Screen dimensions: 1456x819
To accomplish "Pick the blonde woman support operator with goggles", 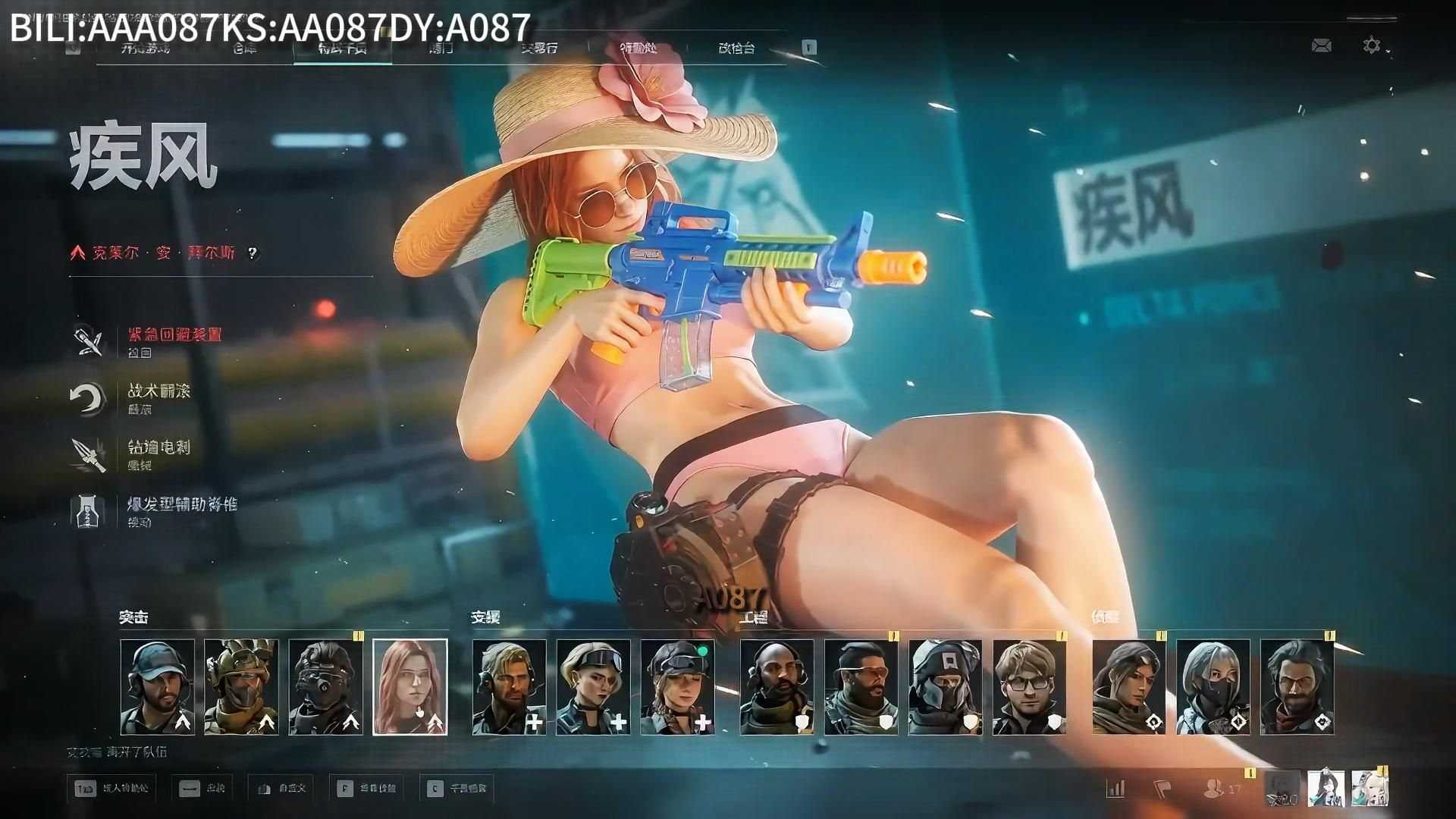I will (x=593, y=687).
